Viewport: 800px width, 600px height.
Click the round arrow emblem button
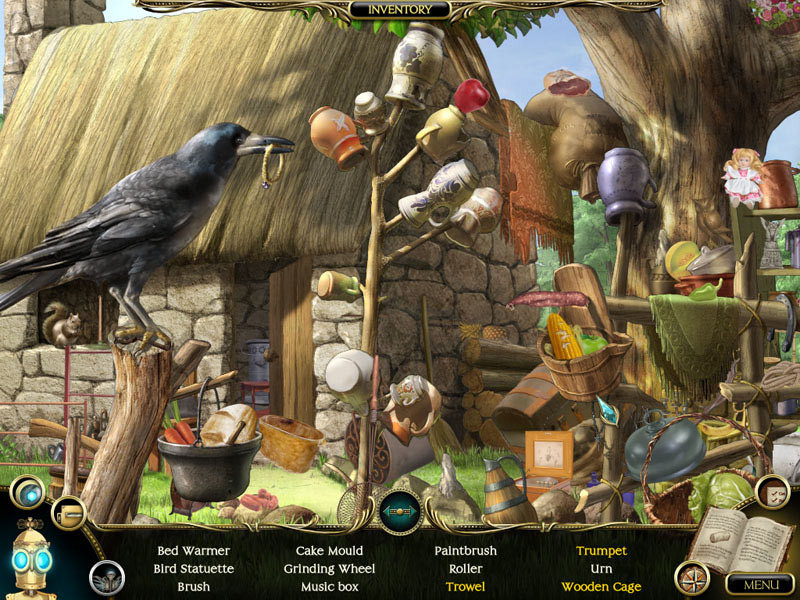click(x=399, y=510)
